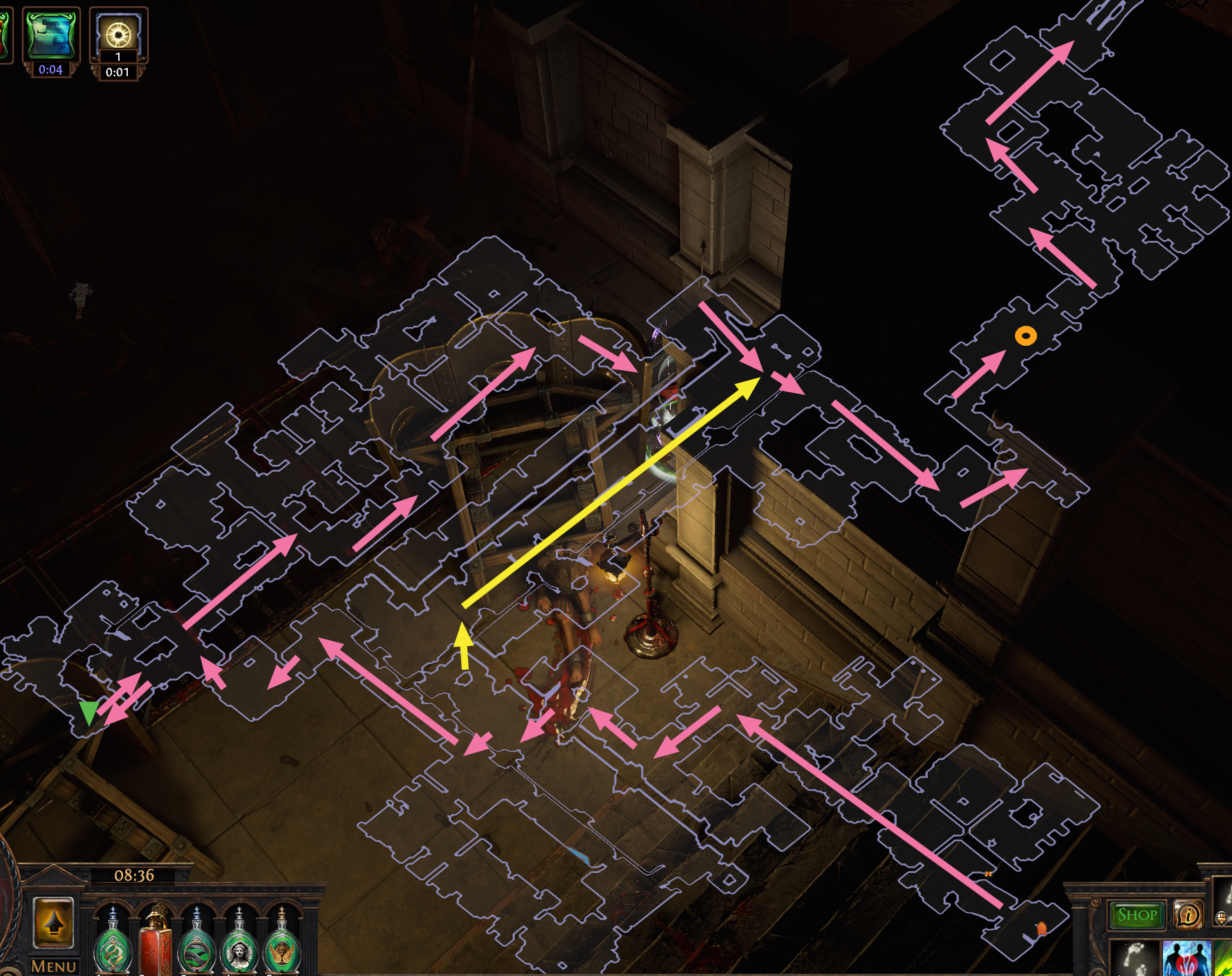Open the chat info icon beside Shop
Image resolution: width=1232 pixels, height=976 pixels.
tap(1190, 914)
